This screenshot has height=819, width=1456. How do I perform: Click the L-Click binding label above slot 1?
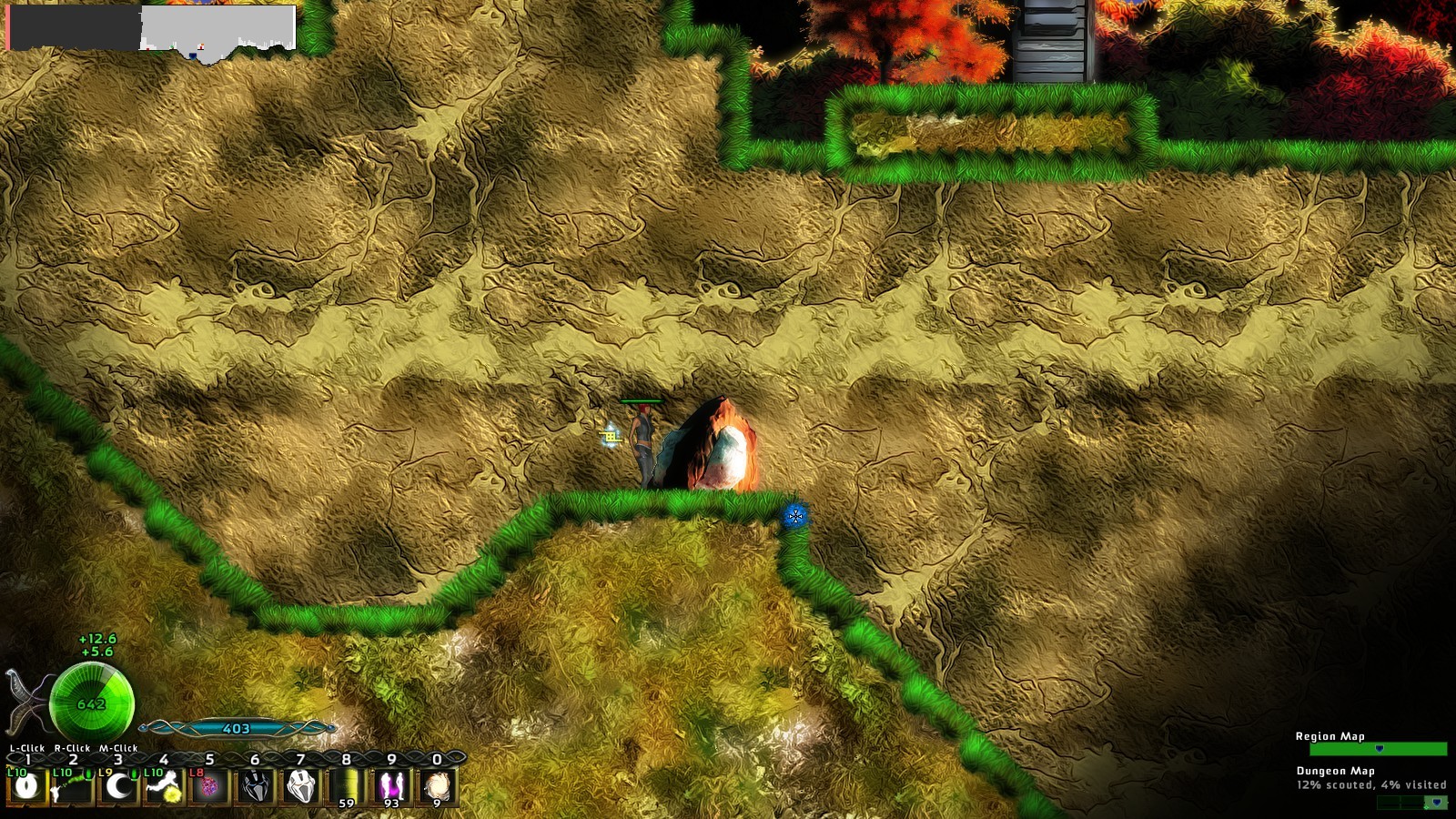point(26,748)
